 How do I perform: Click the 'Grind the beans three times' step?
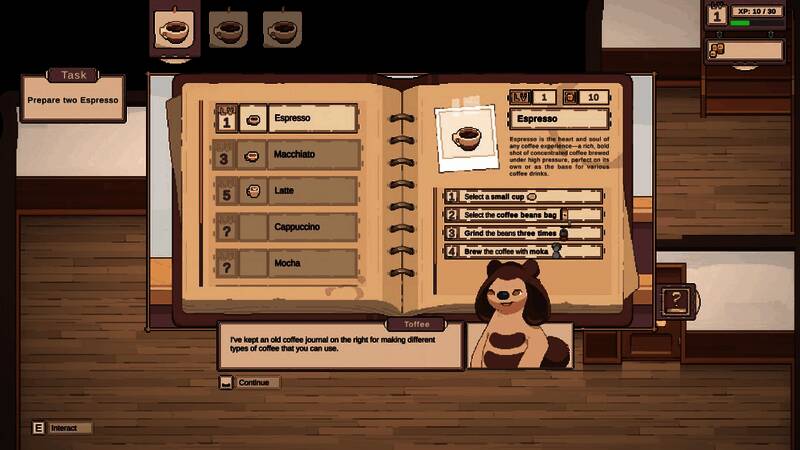(524, 233)
